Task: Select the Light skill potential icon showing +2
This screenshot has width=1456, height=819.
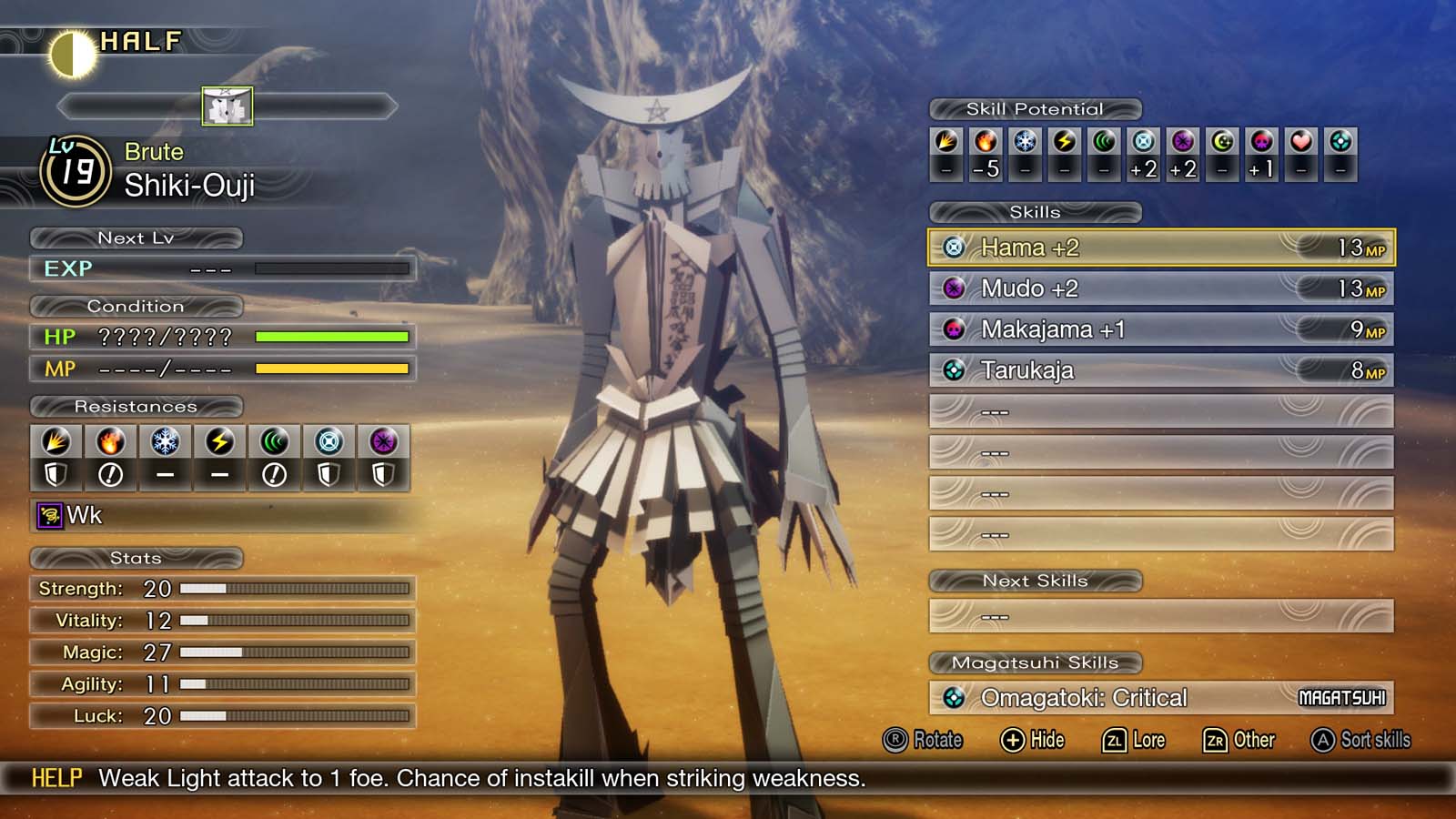Action: click(1143, 141)
